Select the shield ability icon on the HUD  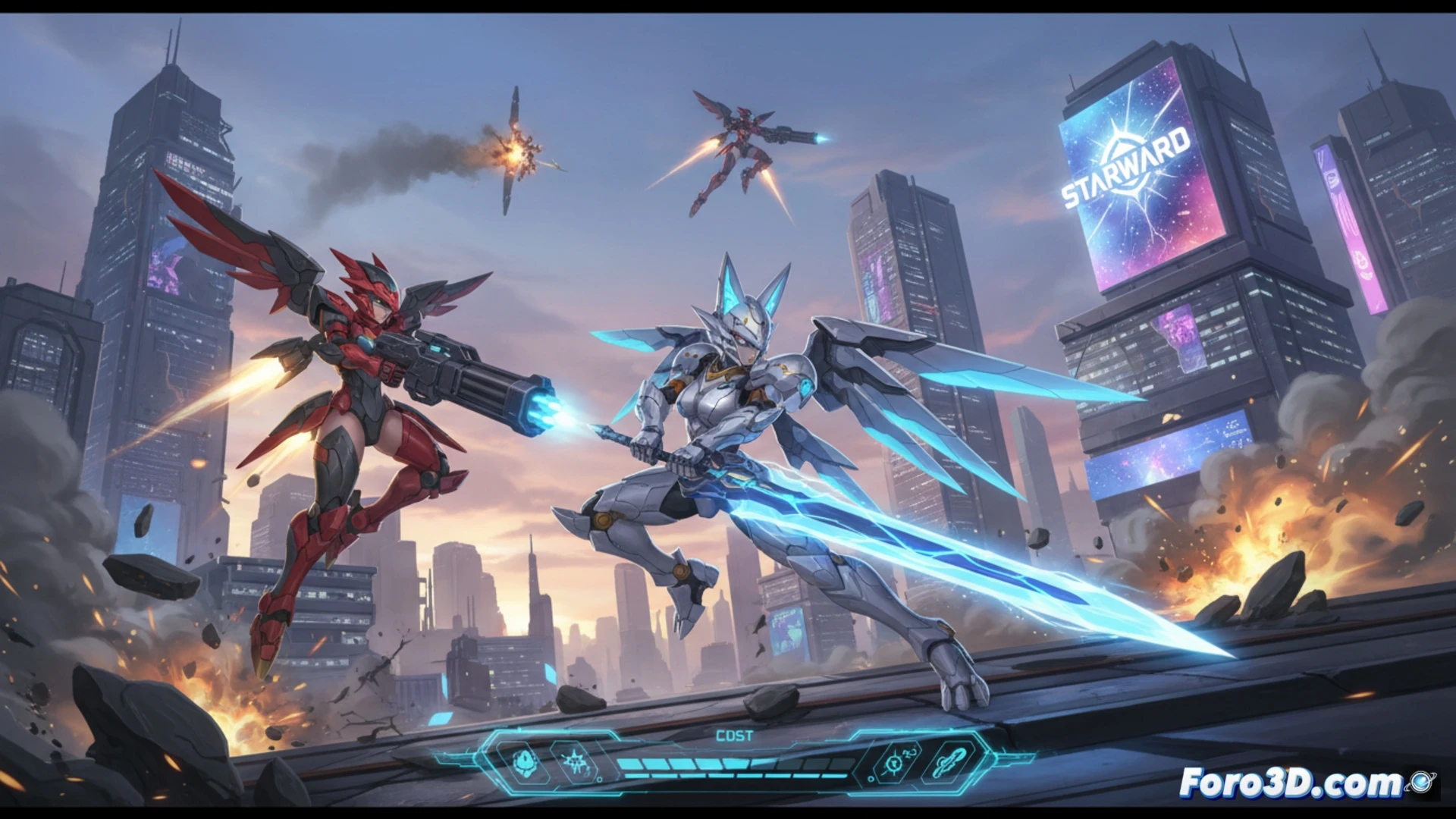(x=523, y=764)
